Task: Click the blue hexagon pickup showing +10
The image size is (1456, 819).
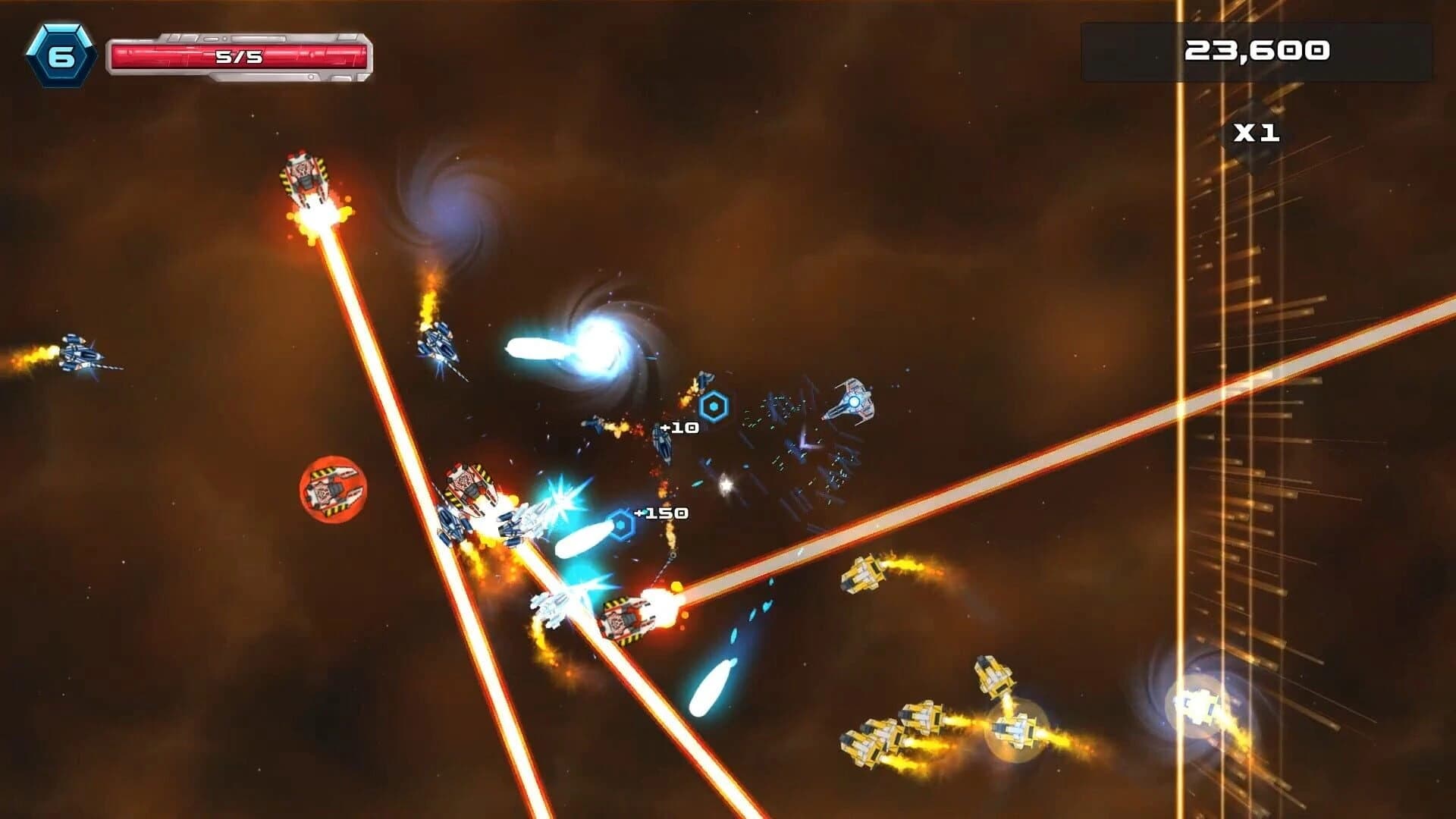Action: click(x=713, y=404)
